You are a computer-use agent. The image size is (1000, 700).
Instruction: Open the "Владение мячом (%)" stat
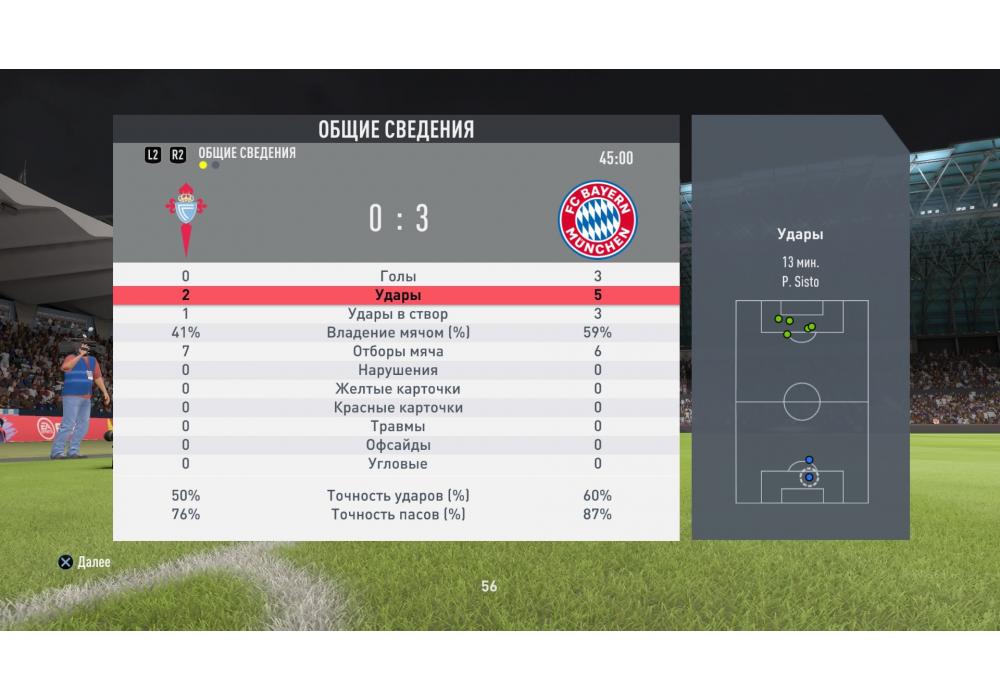pyautogui.click(x=397, y=333)
